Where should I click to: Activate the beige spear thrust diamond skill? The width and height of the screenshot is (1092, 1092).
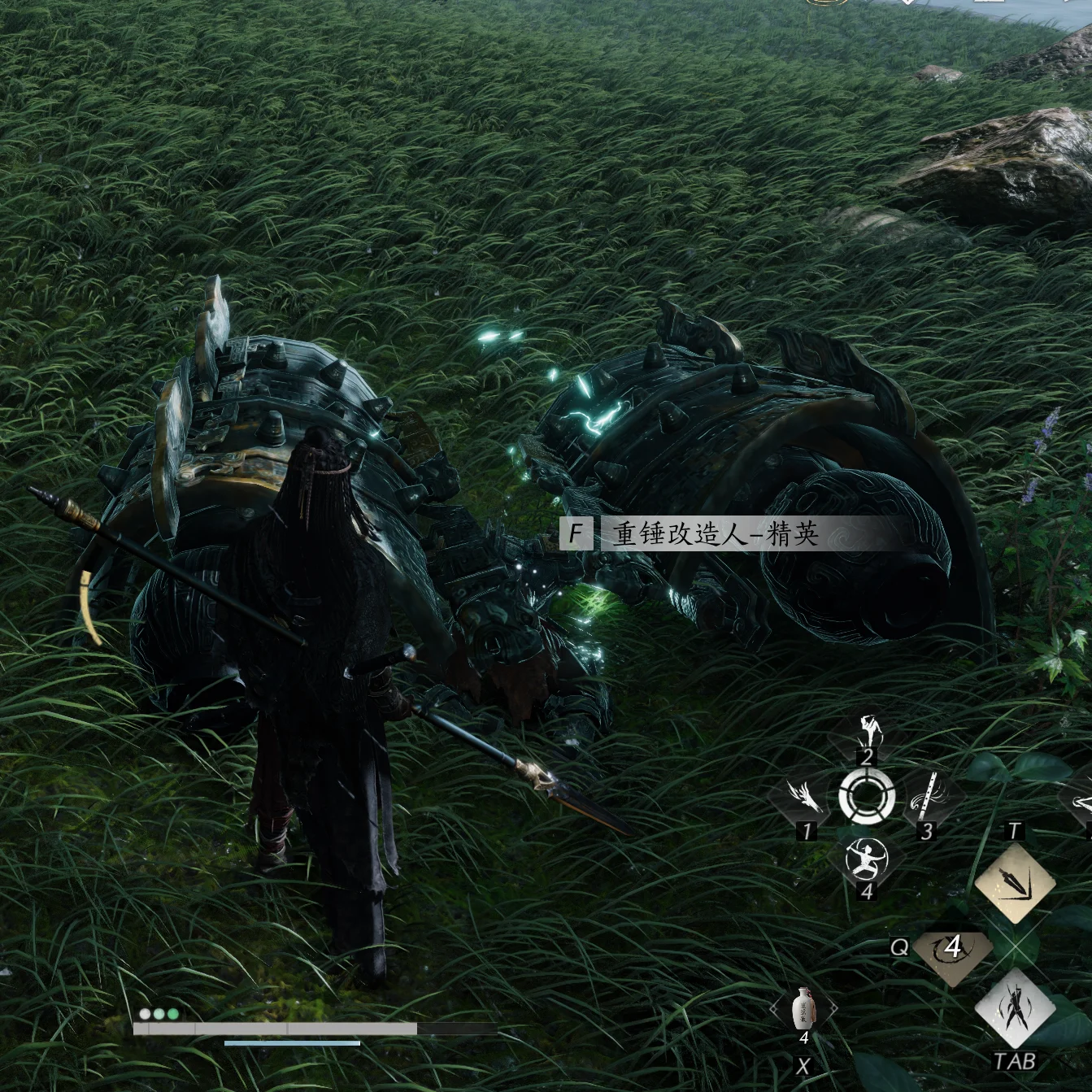pyautogui.click(x=1014, y=882)
